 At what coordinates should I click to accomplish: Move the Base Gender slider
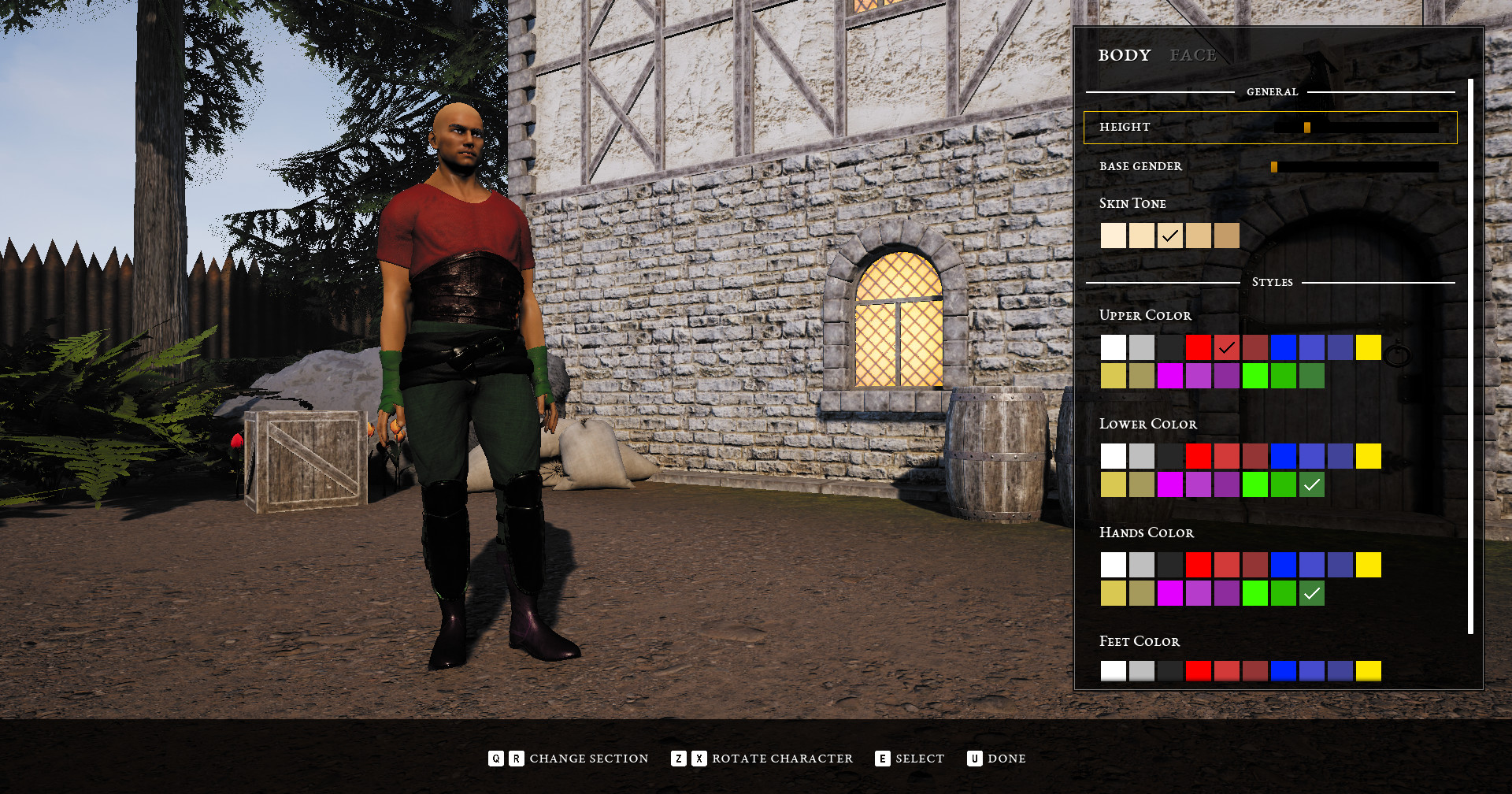click(1275, 166)
